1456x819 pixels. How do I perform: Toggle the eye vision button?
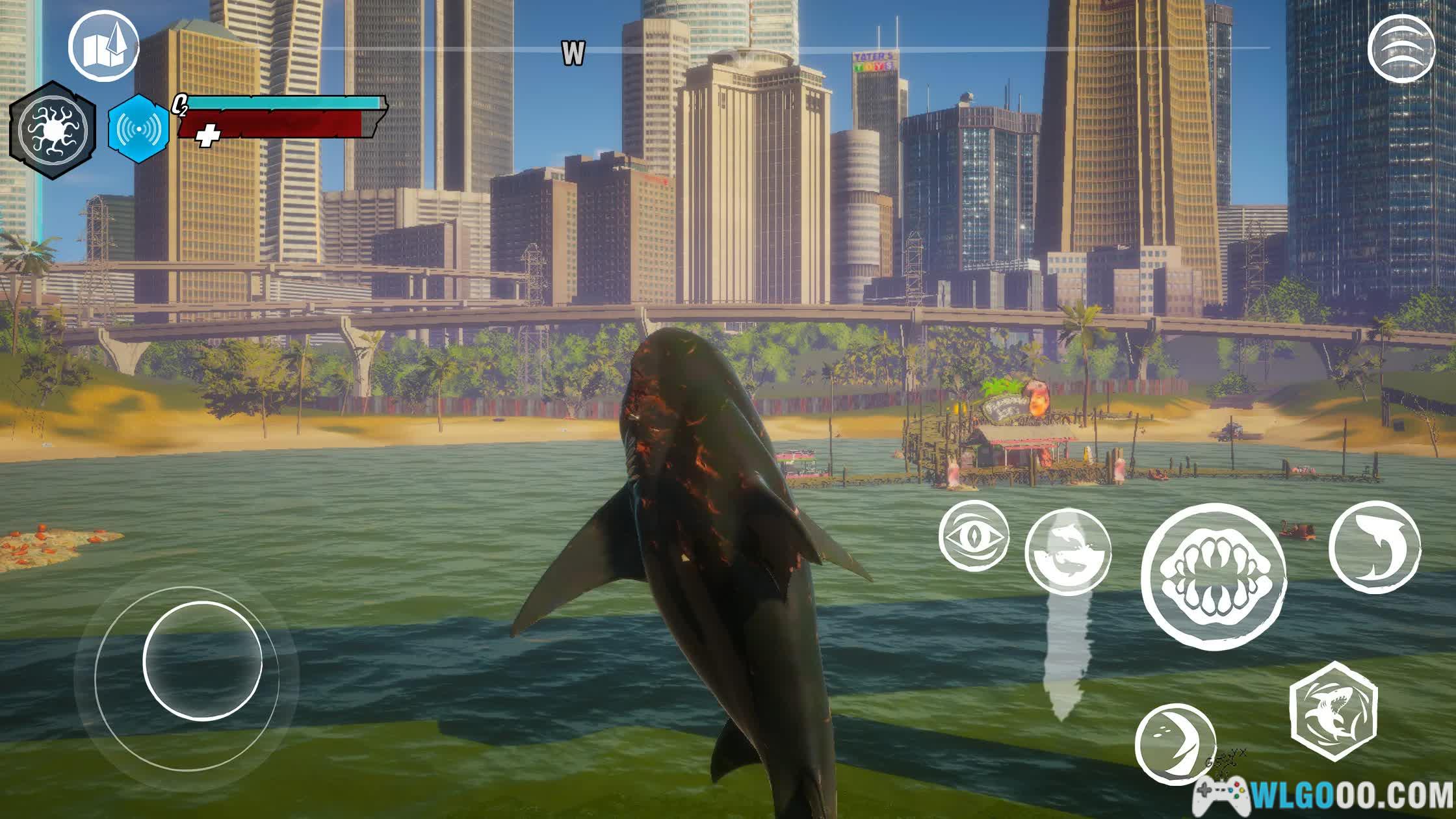coord(973,536)
